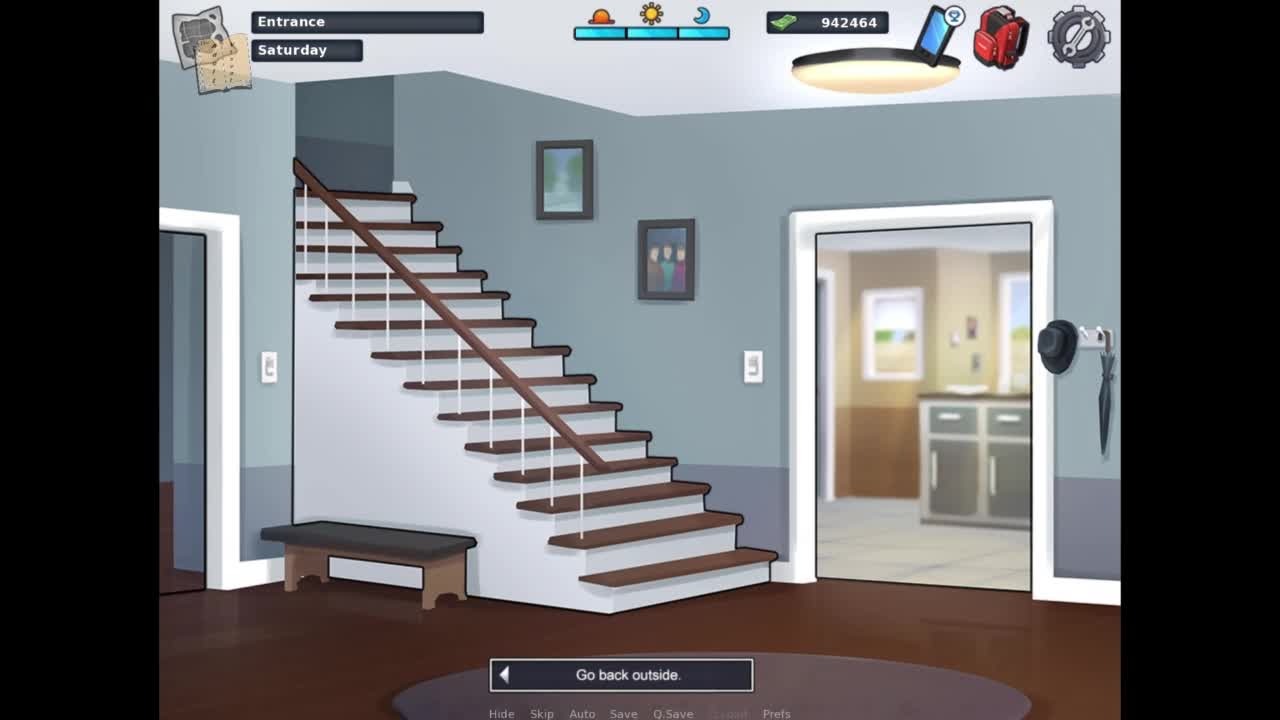Open the Save screen

[x=623, y=714]
